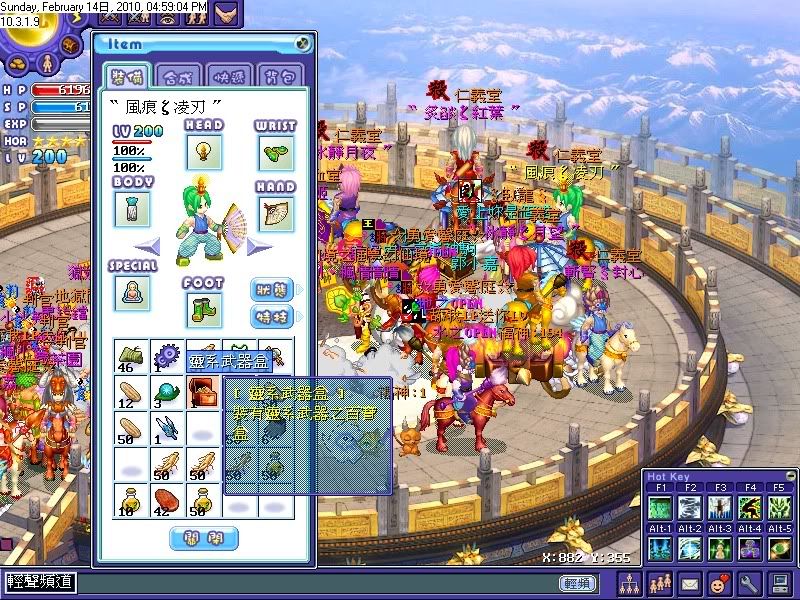800x600 pixels.
Task: Rotate character with the right arrow
Action: tap(260, 245)
